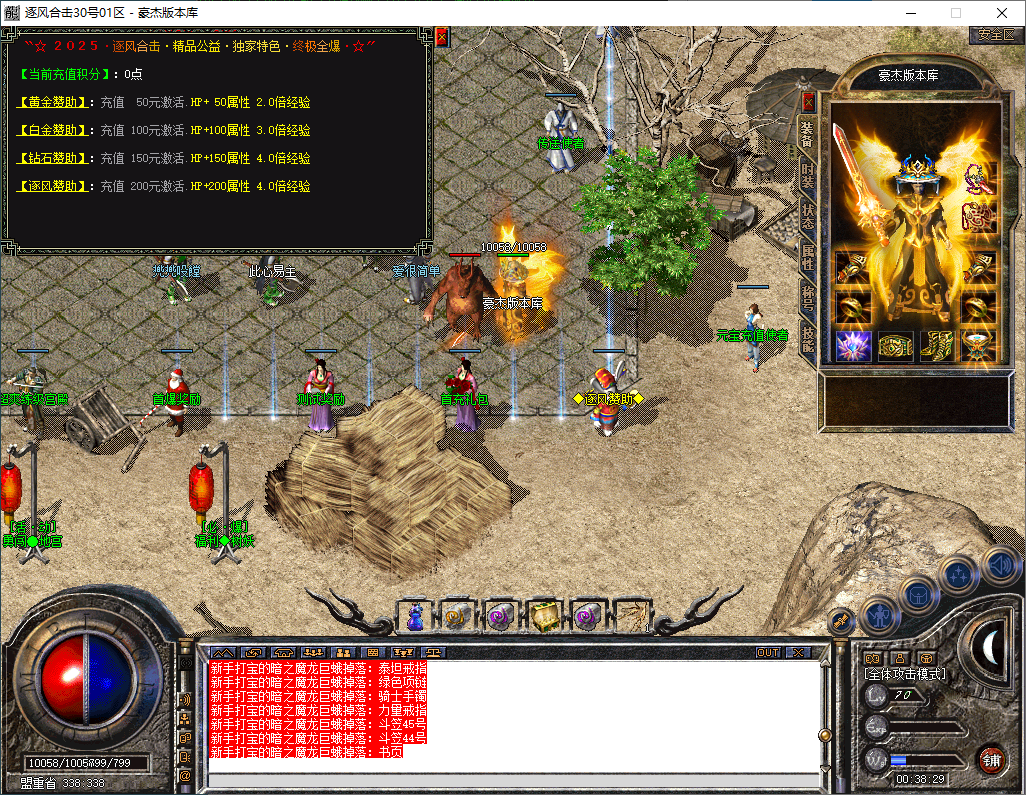Switch to the 技能 tab

click(808, 337)
